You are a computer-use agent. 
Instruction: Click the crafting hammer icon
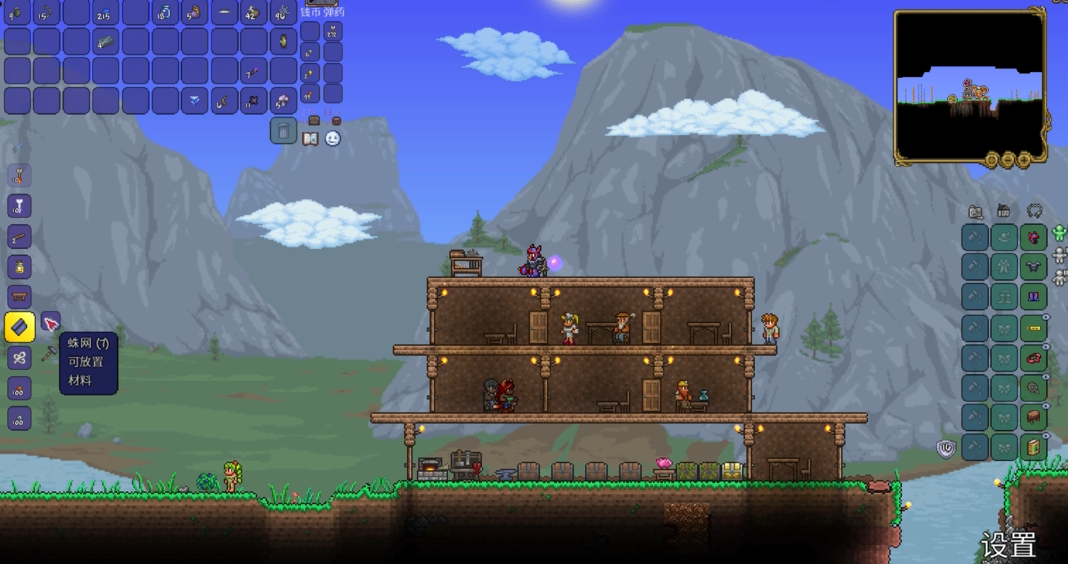[x=48, y=354]
